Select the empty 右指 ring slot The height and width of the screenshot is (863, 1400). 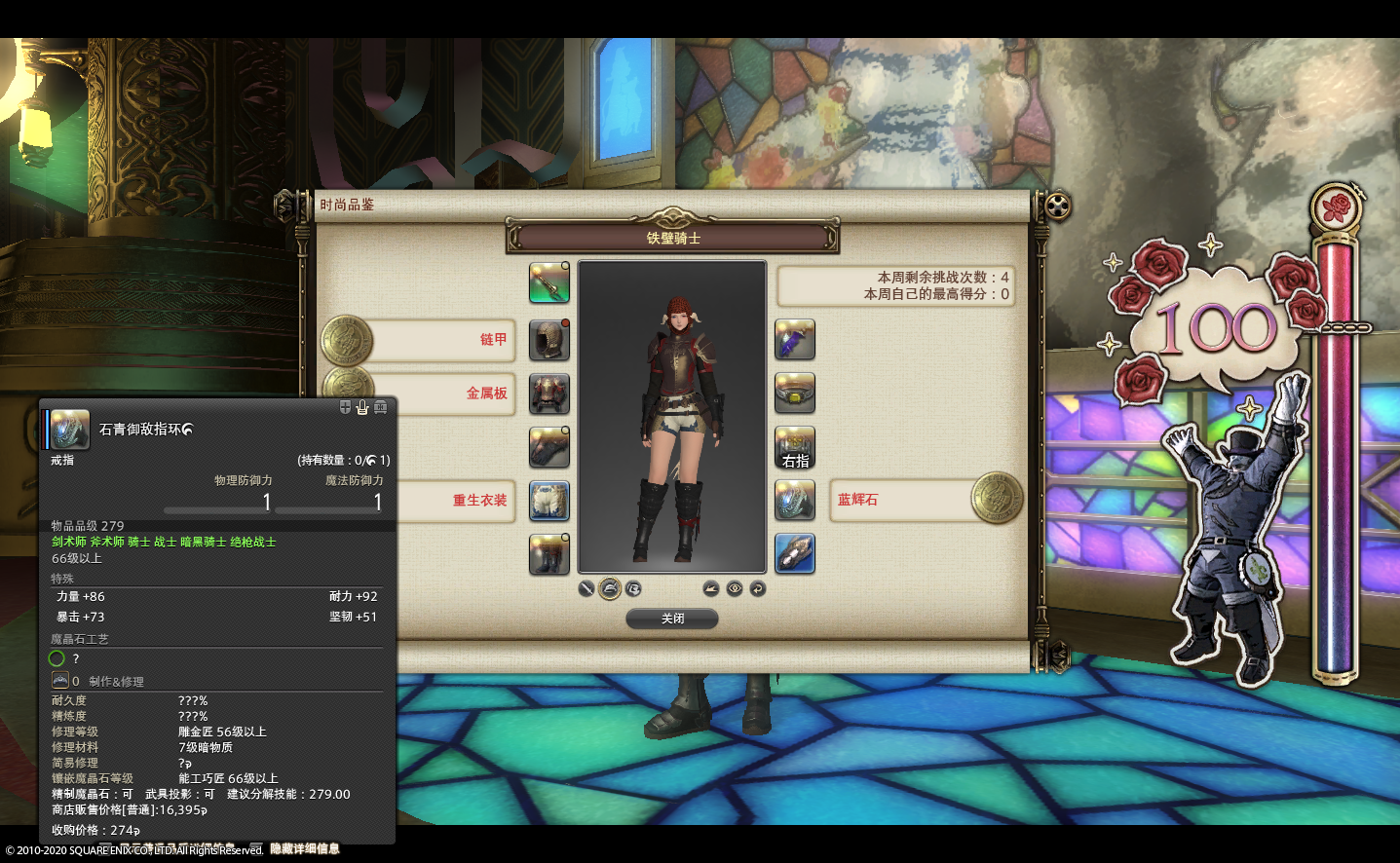click(795, 447)
